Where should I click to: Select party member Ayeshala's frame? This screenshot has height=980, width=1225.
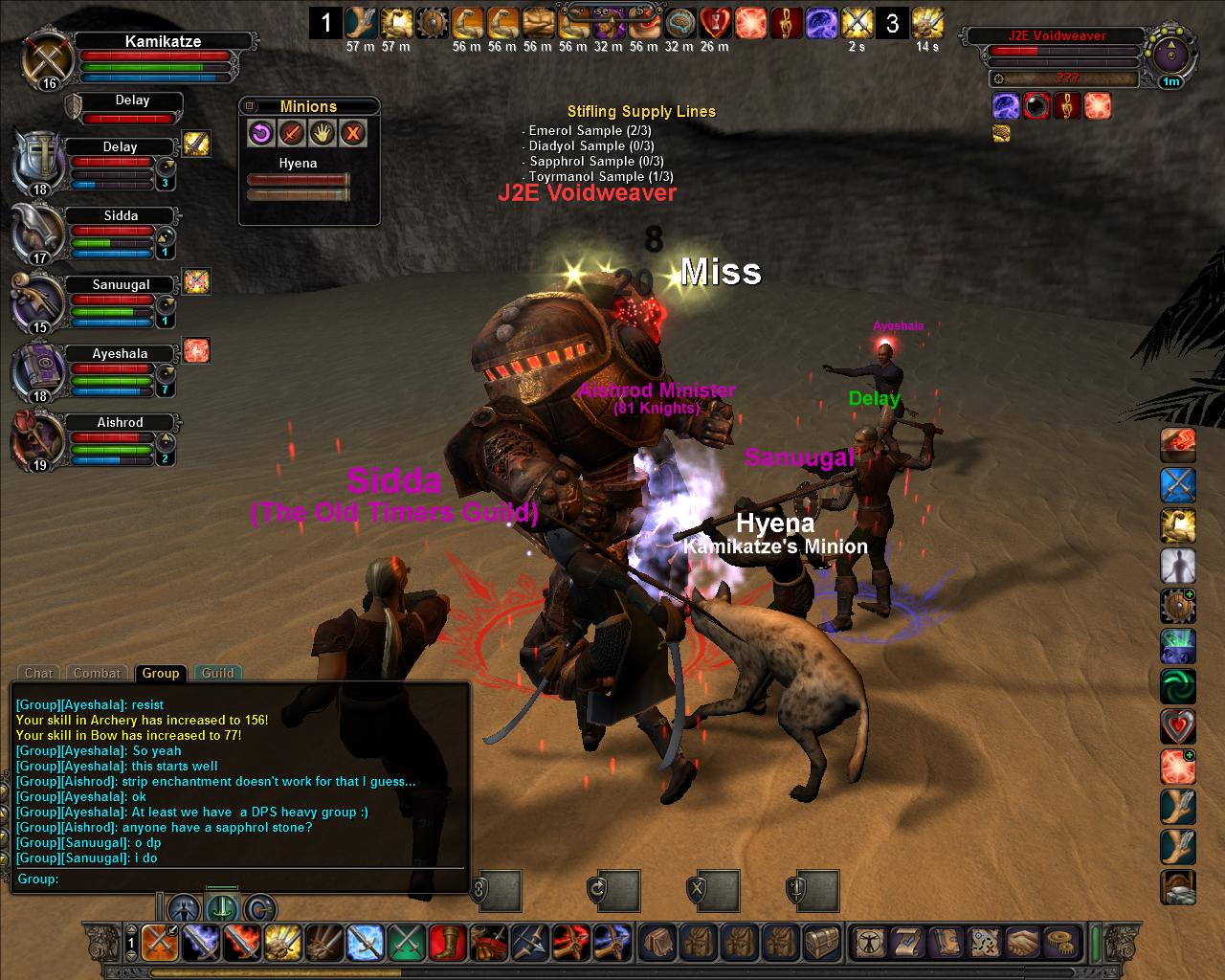click(120, 354)
